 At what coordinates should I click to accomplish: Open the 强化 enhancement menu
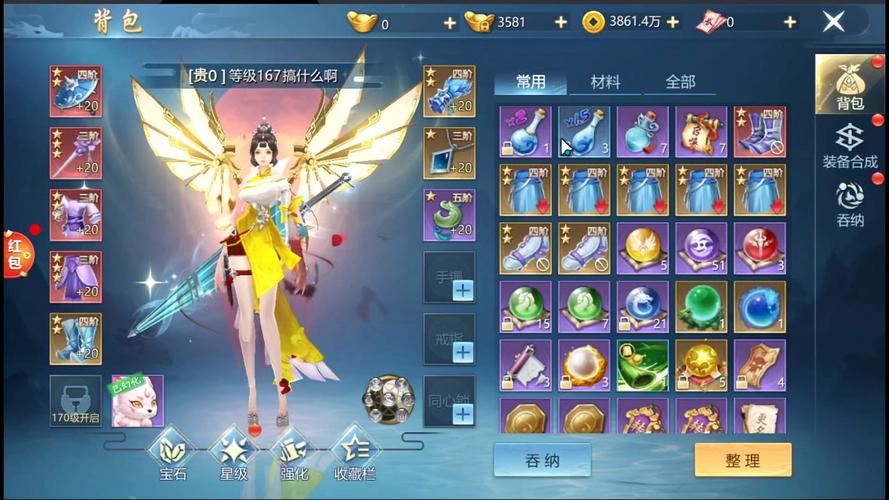pos(291,453)
